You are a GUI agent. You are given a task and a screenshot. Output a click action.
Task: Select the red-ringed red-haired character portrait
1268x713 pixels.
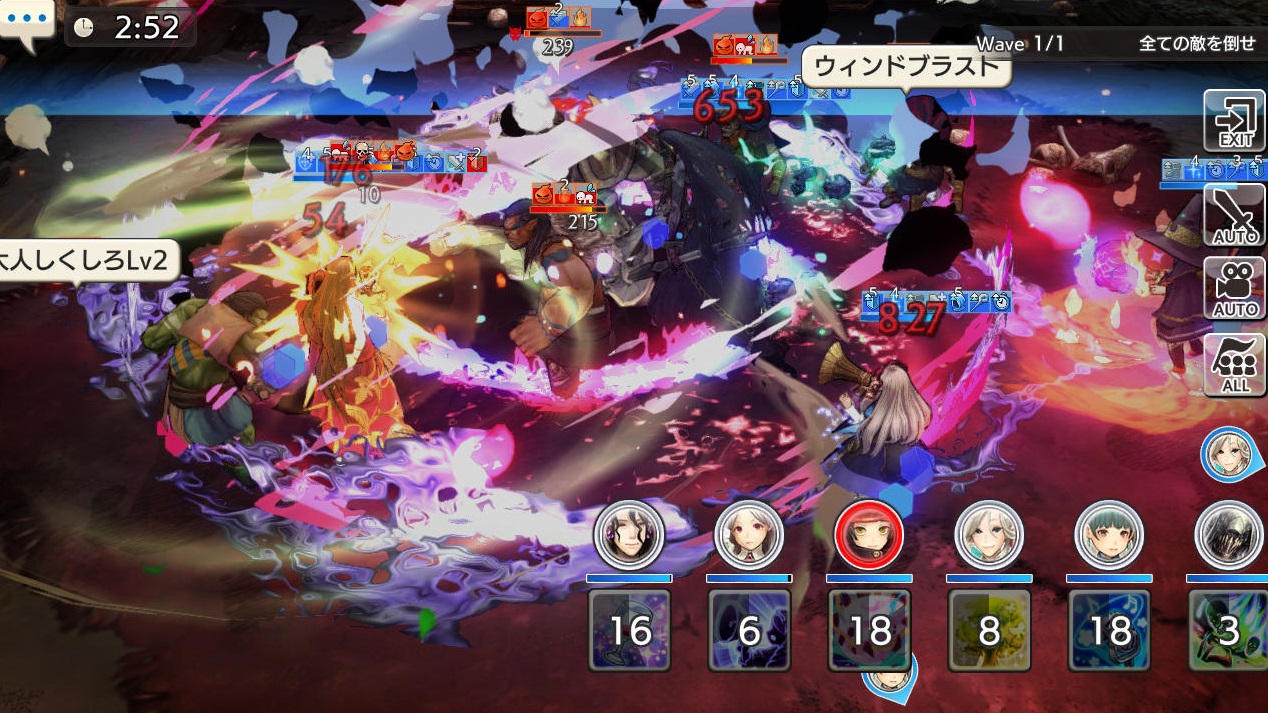tap(869, 536)
